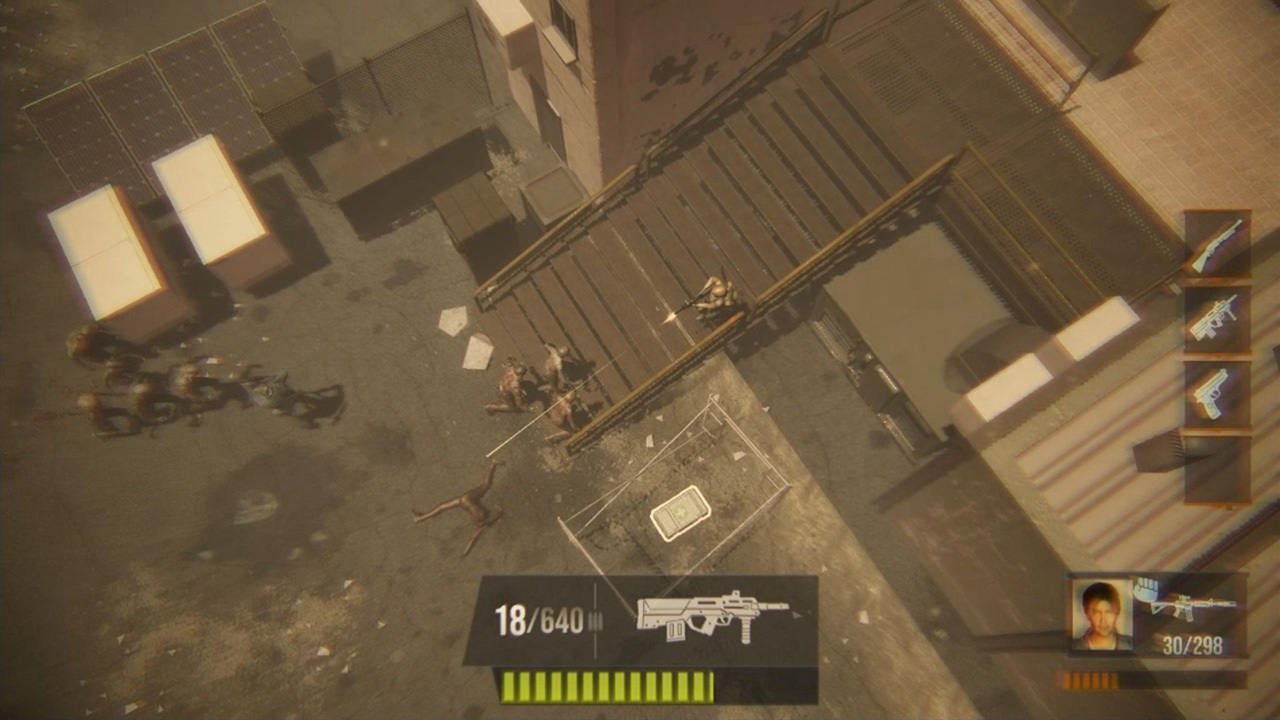Open the companion character portrait
1280x720 pixels.
(x=1100, y=614)
